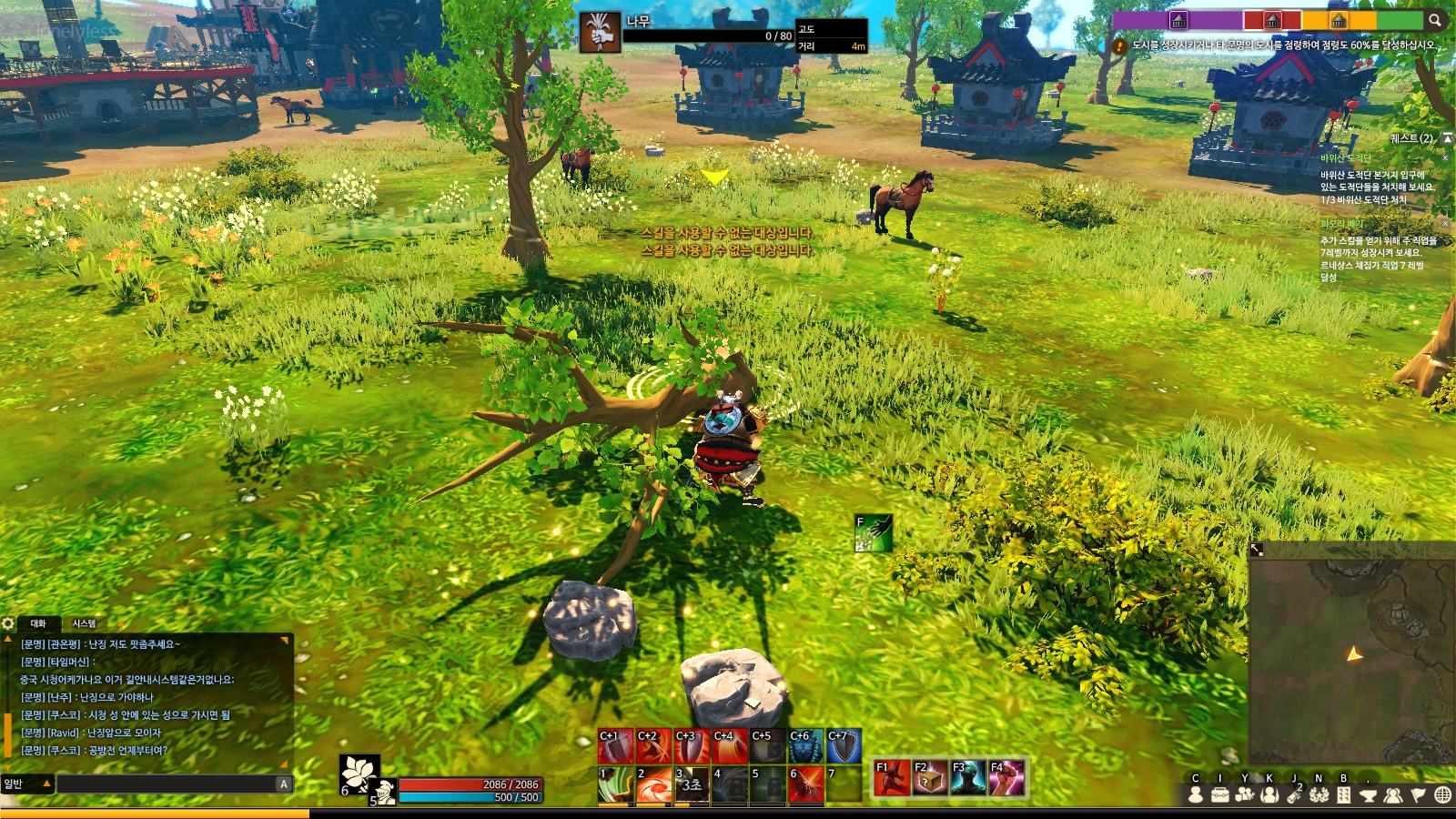This screenshot has height=819, width=1456.
Task: Open the 일반 chat channel dropdown
Action: (x=27, y=784)
